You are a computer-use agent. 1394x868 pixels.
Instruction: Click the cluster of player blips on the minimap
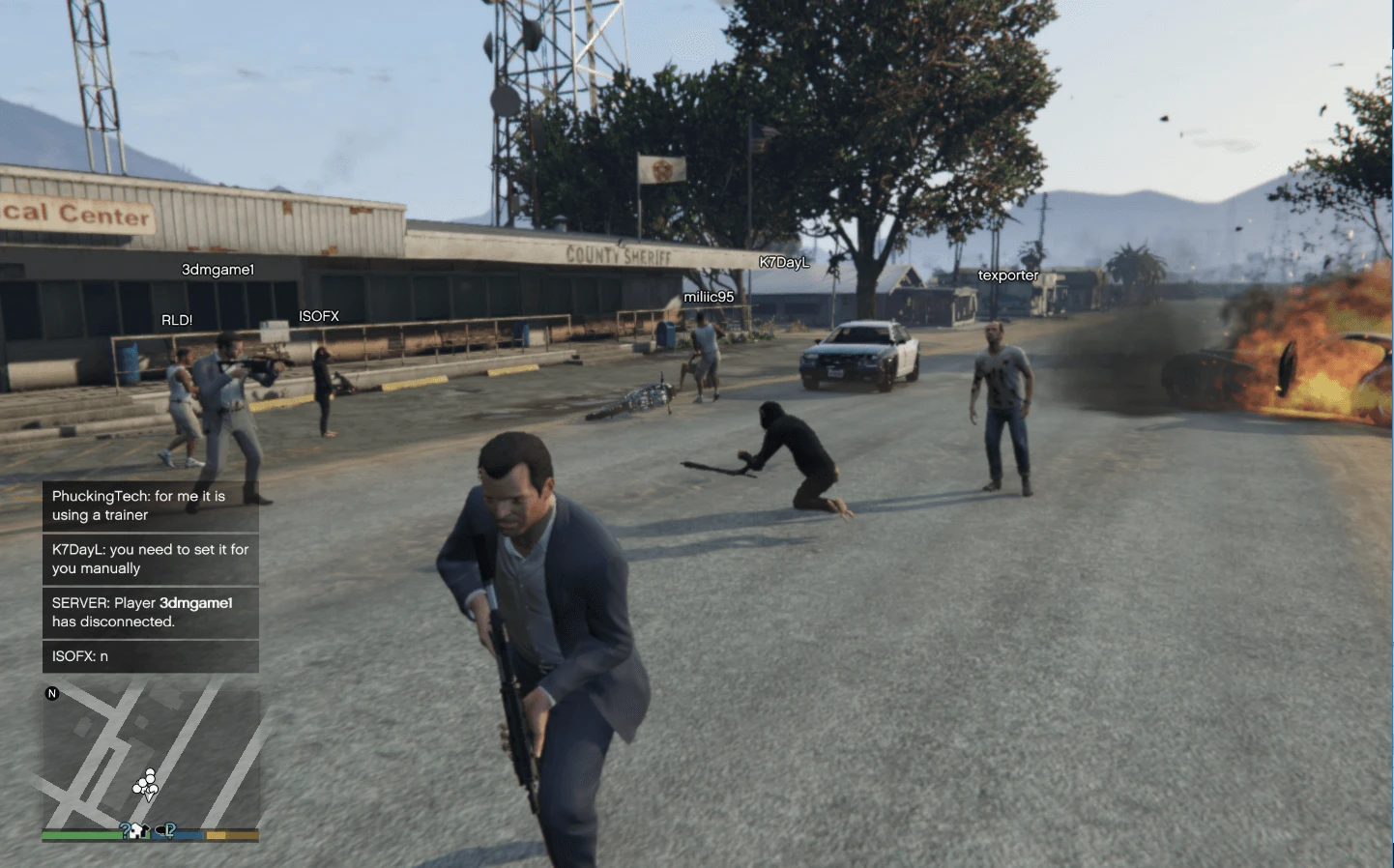coord(144,781)
